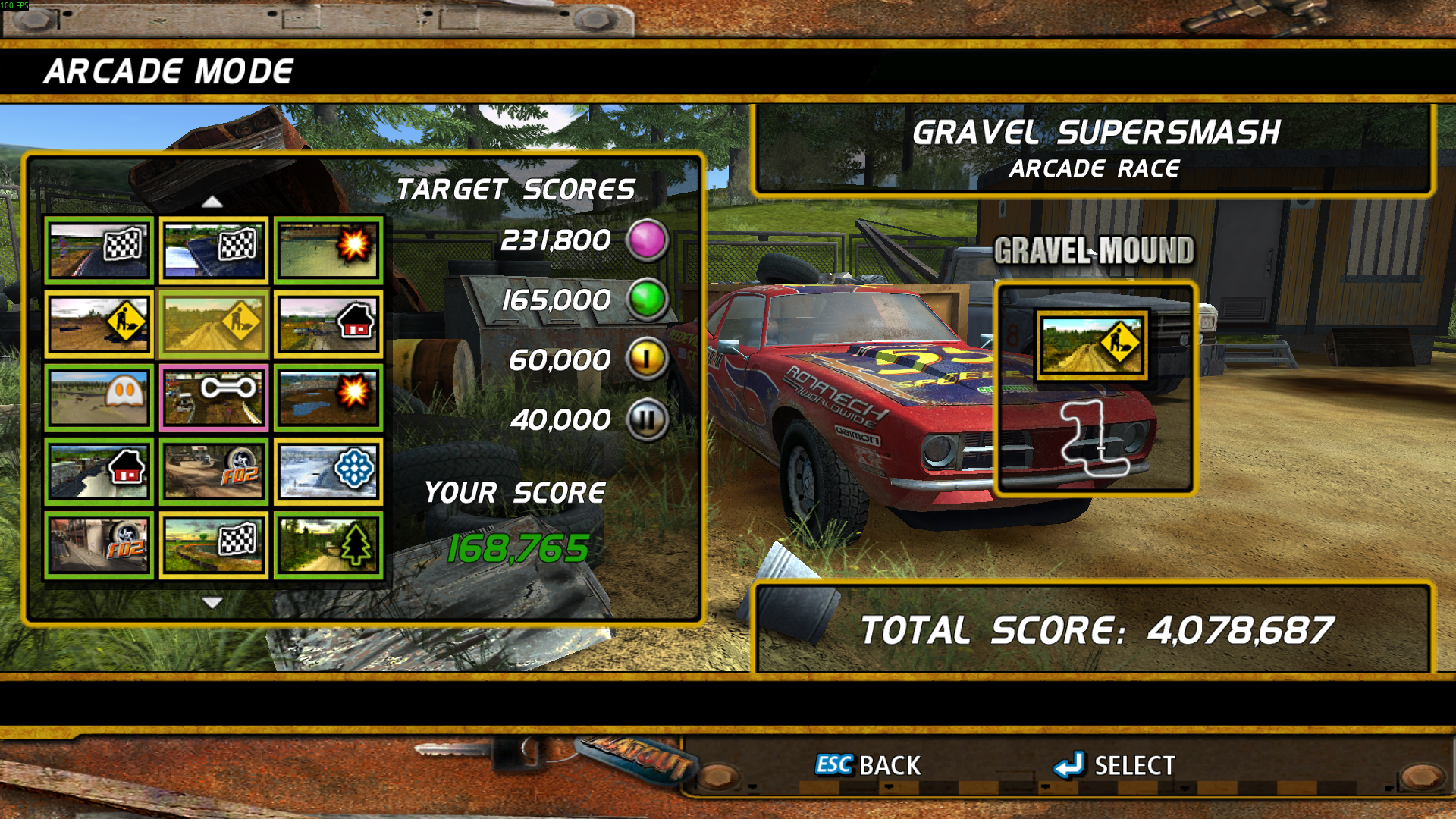The image size is (1456, 819).
Task: Open the yellow-bordered red house event tile
Action: click(328, 324)
